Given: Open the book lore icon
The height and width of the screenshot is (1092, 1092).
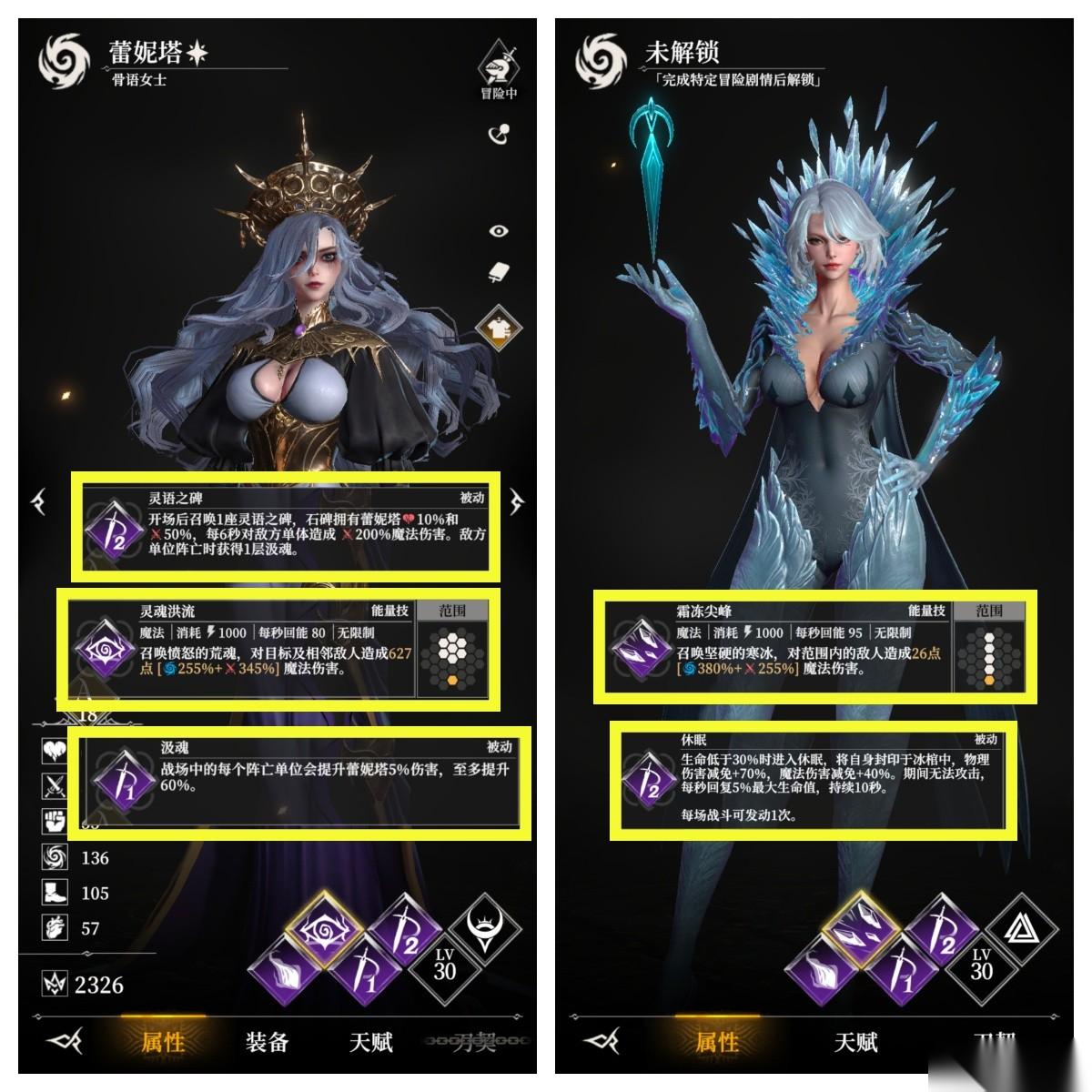Looking at the screenshot, I should tap(499, 273).
